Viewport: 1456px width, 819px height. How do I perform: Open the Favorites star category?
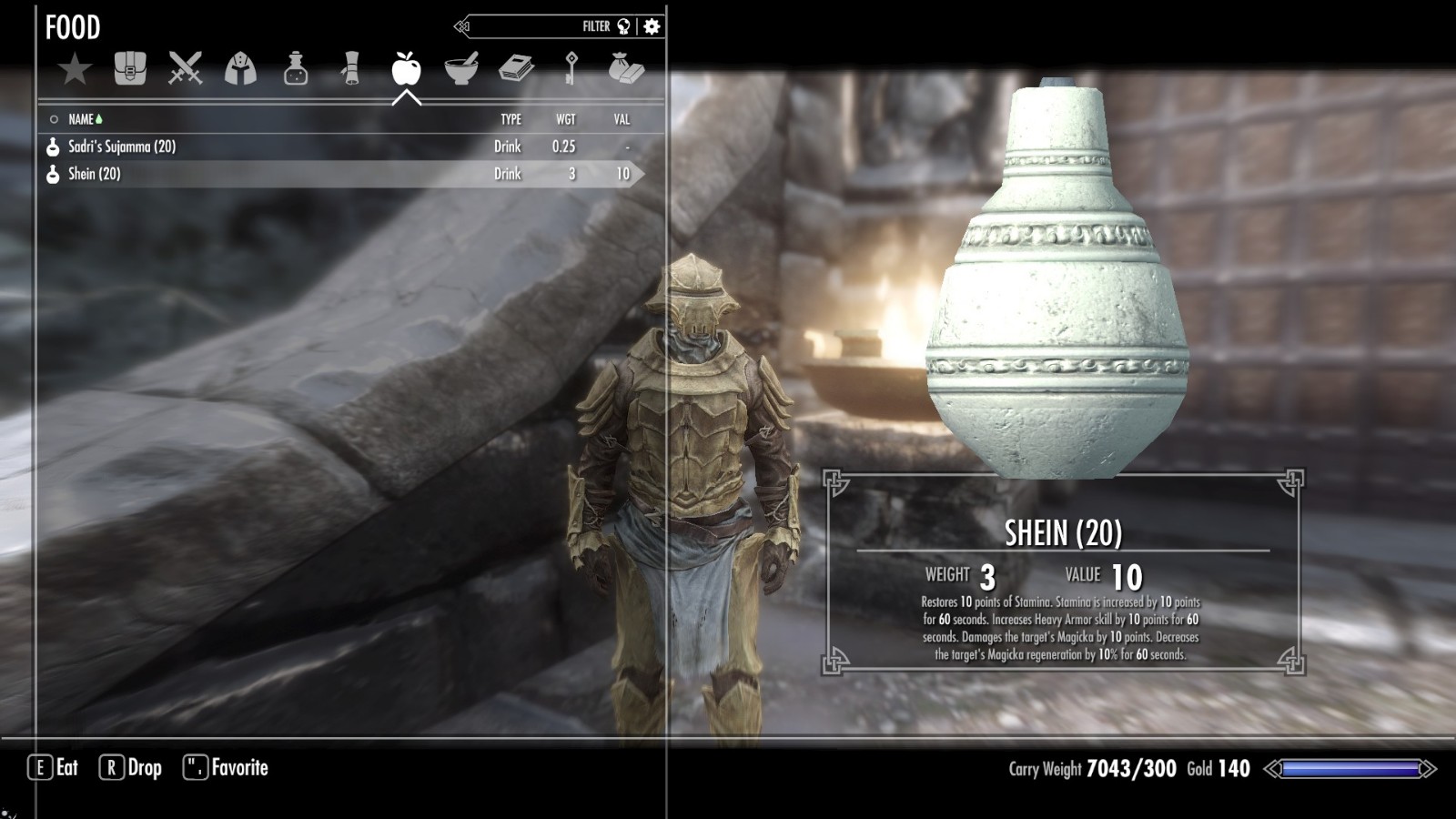[x=75, y=69]
